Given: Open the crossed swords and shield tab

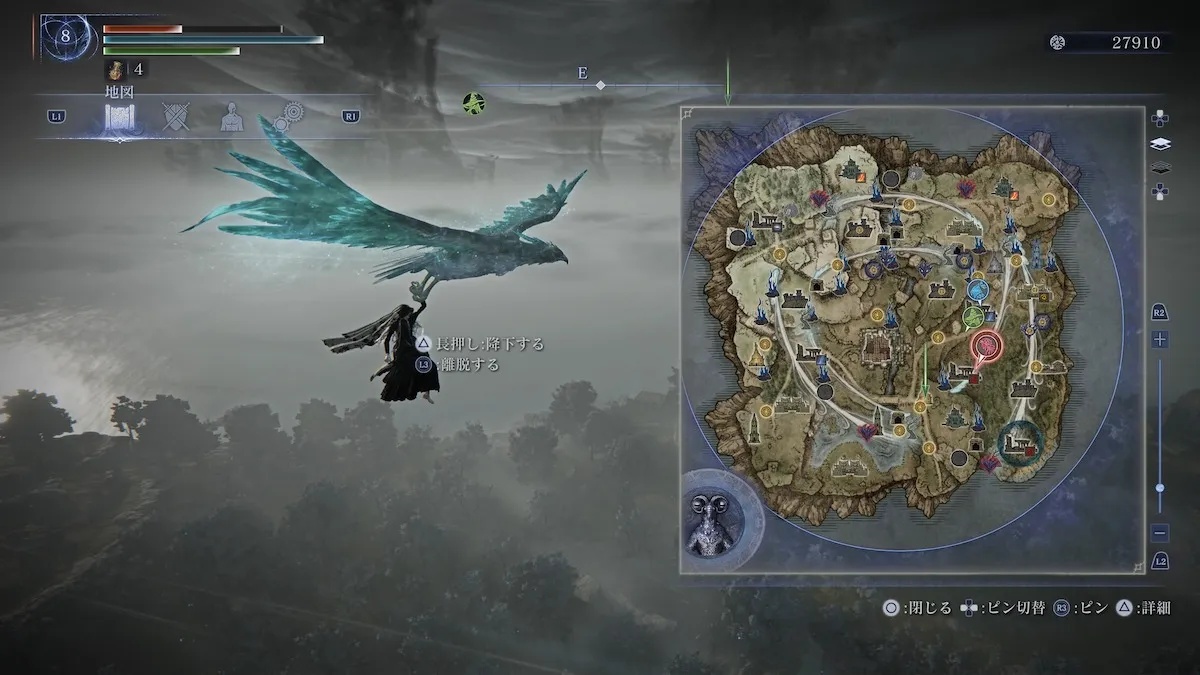Looking at the screenshot, I should click(x=177, y=117).
